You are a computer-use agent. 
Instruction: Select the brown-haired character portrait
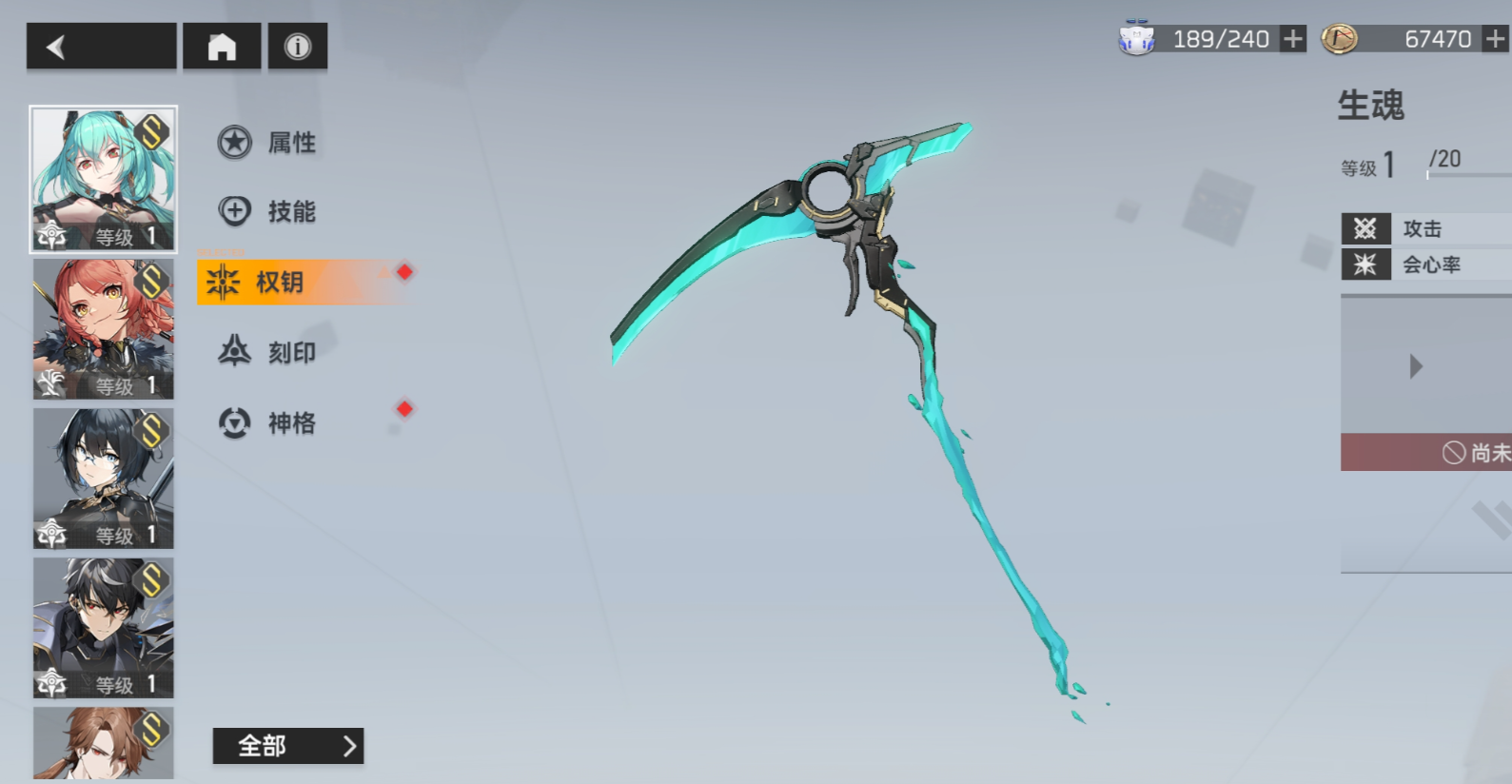coord(104,743)
